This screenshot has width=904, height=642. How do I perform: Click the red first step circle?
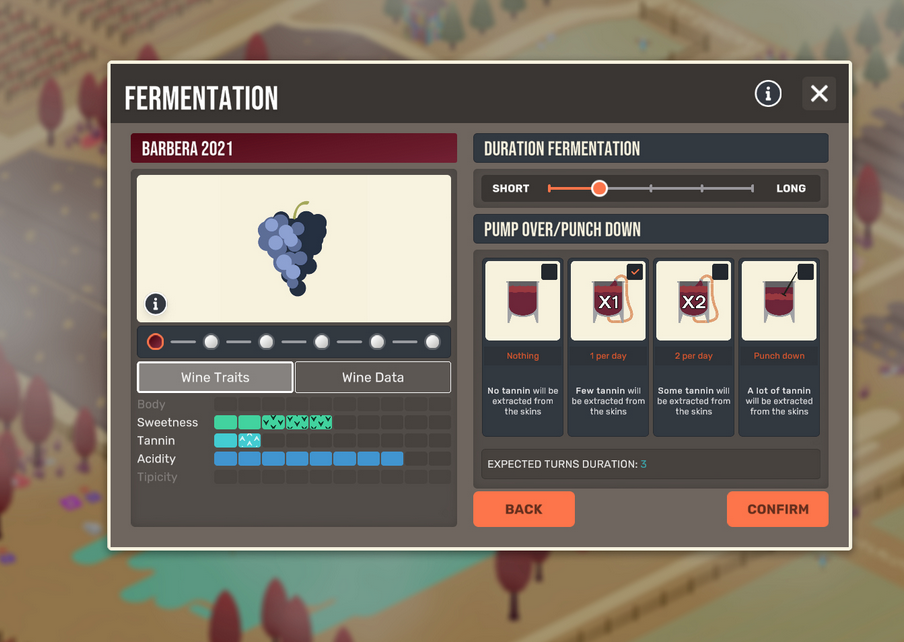pyautogui.click(x=155, y=342)
